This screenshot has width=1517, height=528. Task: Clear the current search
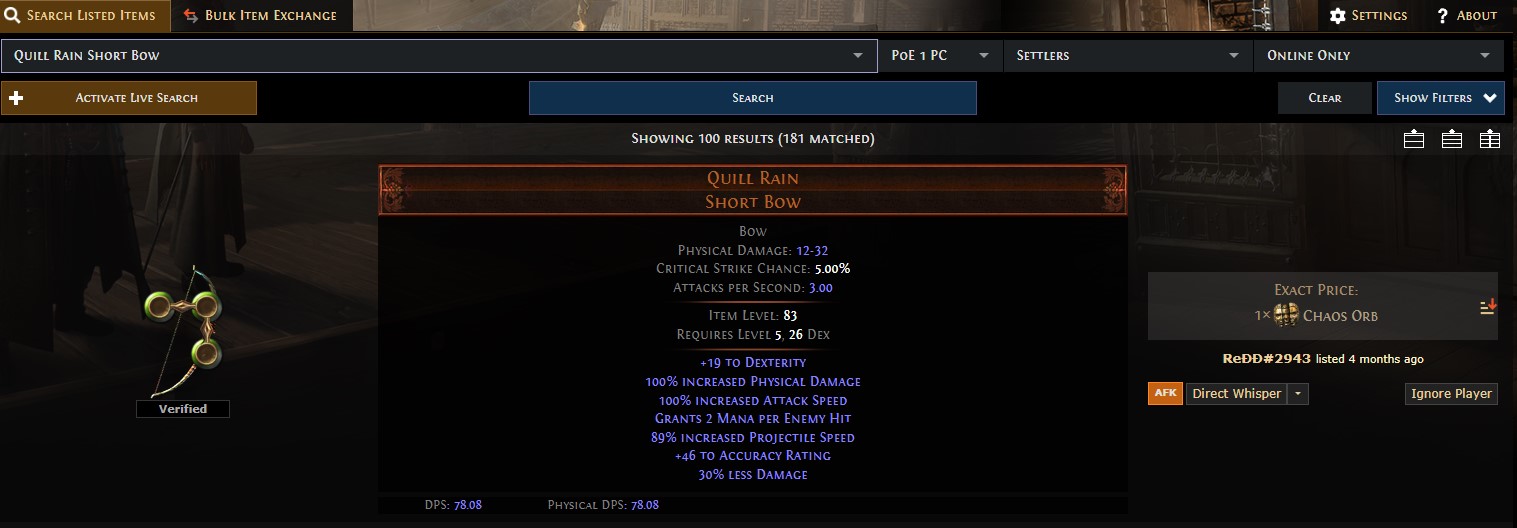(x=1324, y=98)
